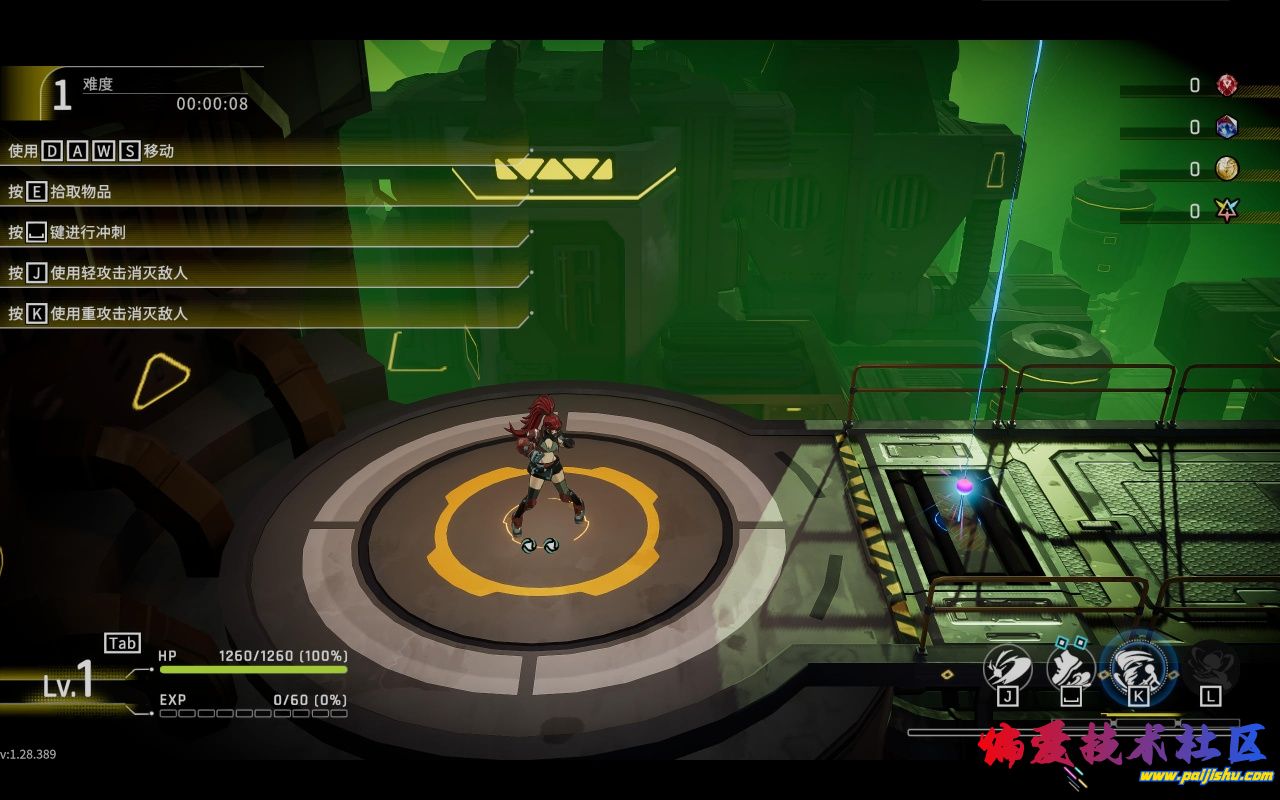
Task: Activate the light attack claw-slash skill
Action: tap(1007, 666)
